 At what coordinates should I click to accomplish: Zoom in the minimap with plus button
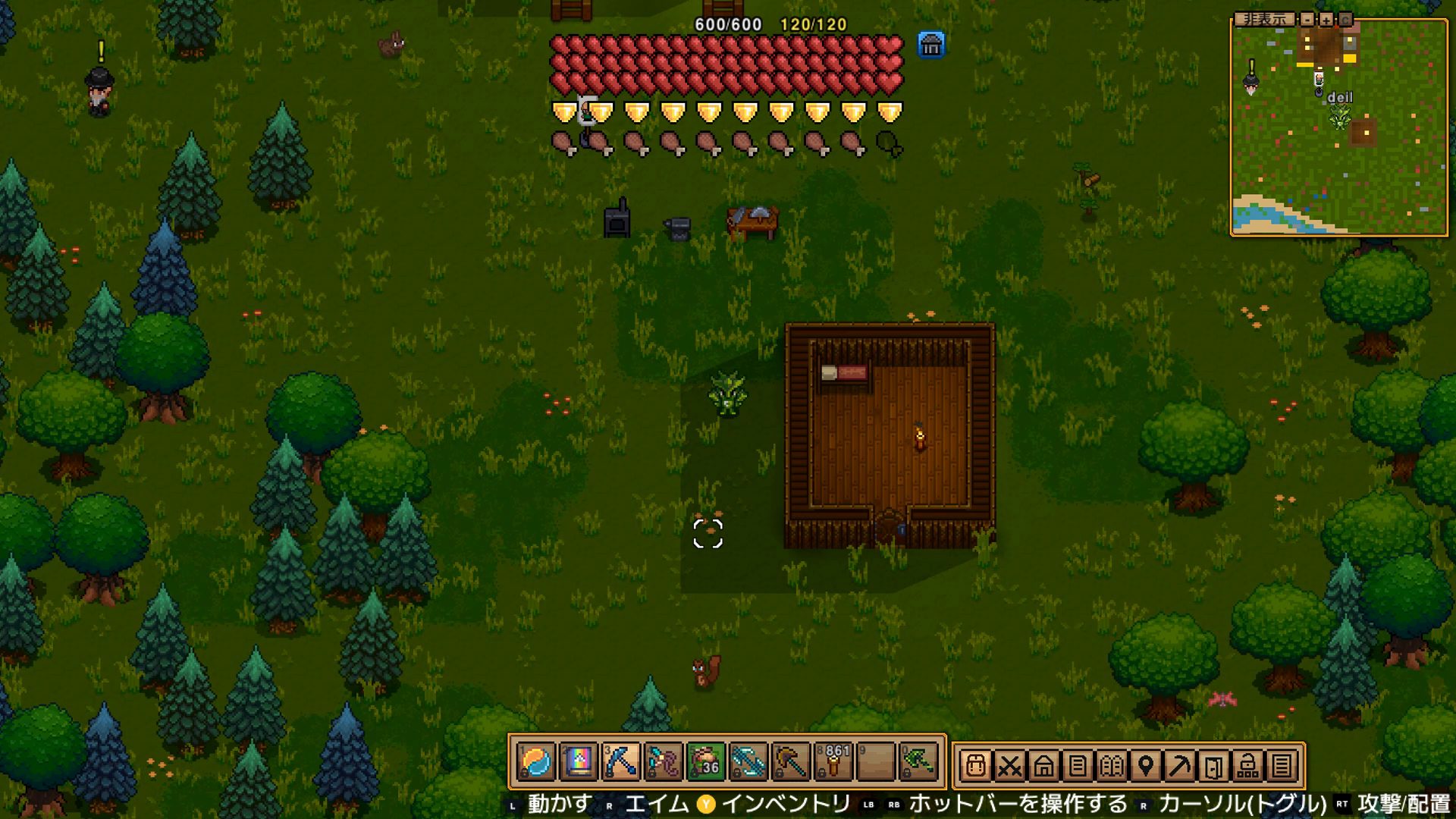coord(1326,19)
